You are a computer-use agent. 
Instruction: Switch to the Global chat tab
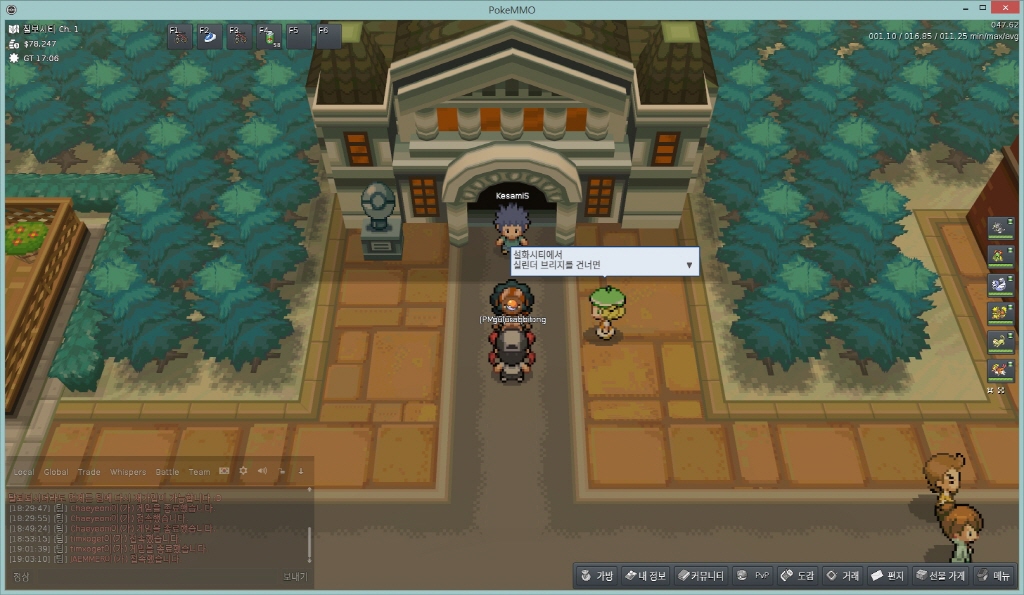click(x=56, y=472)
